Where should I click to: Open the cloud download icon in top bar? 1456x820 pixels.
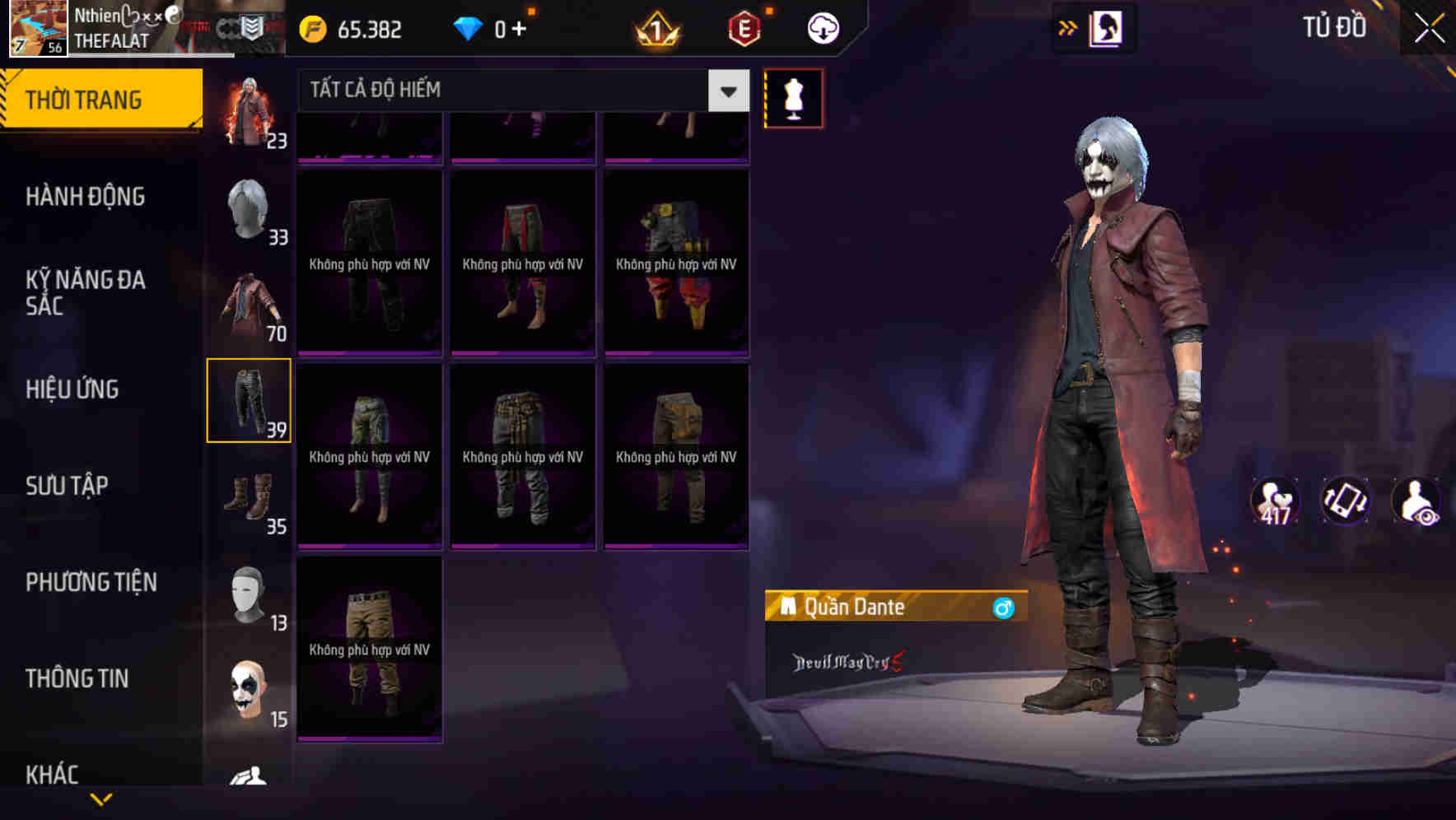click(x=821, y=27)
